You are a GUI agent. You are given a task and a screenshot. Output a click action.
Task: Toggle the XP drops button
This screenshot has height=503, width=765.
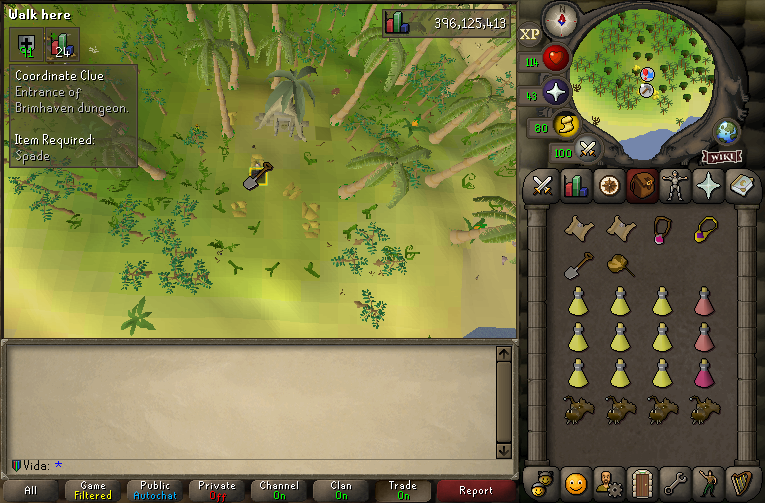tap(530, 34)
